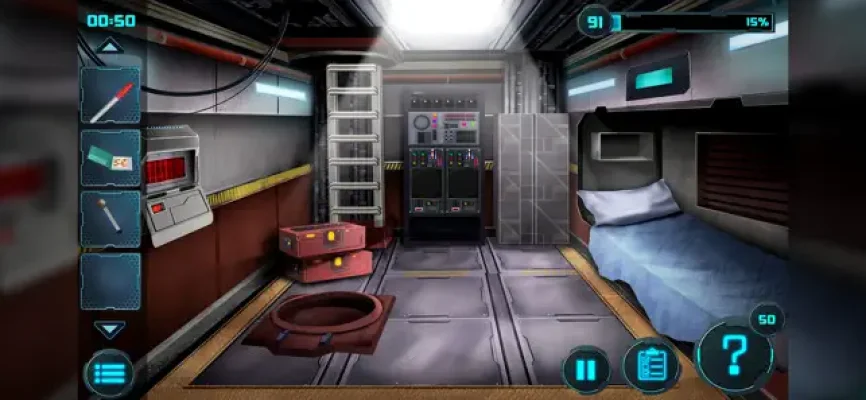Click the inventory up arrow
Image resolution: width=866 pixels, height=400 pixels.
tap(109, 45)
